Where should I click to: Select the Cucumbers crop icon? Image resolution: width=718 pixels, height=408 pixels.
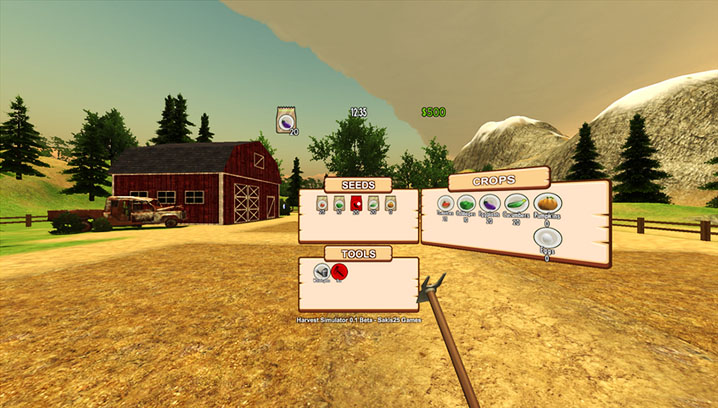click(x=516, y=204)
